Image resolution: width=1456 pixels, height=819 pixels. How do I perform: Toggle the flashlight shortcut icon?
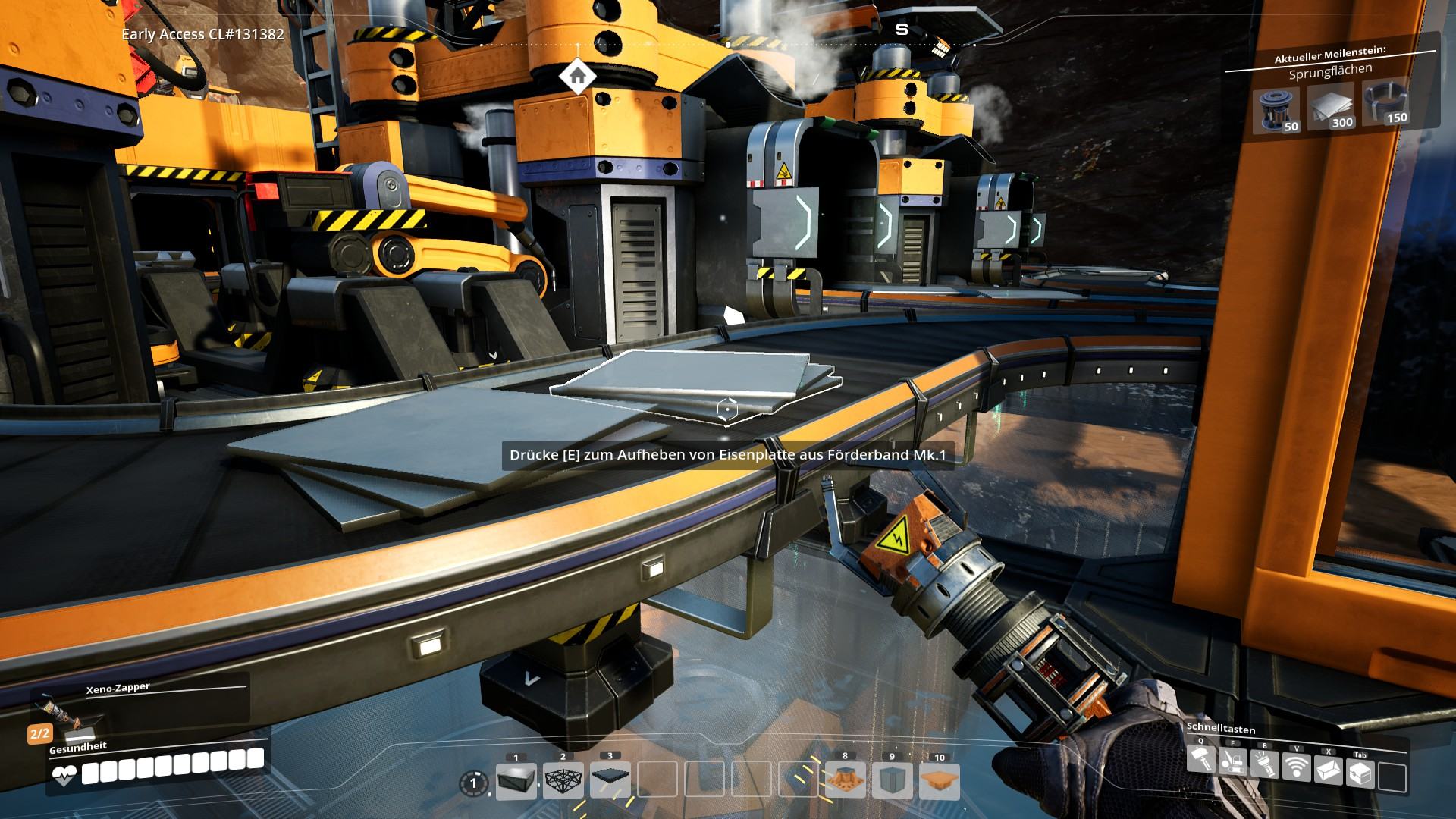pyautogui.click(x=1264, y=764)
